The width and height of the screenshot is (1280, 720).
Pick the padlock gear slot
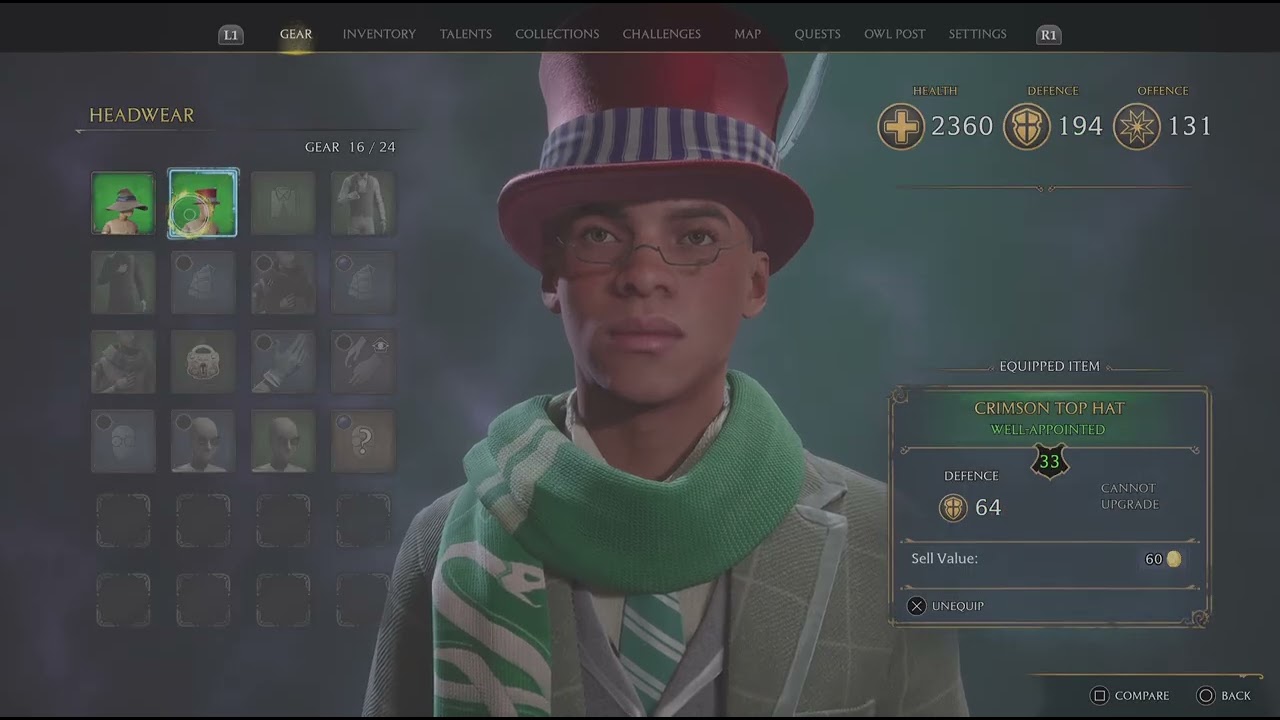(203, 361)
